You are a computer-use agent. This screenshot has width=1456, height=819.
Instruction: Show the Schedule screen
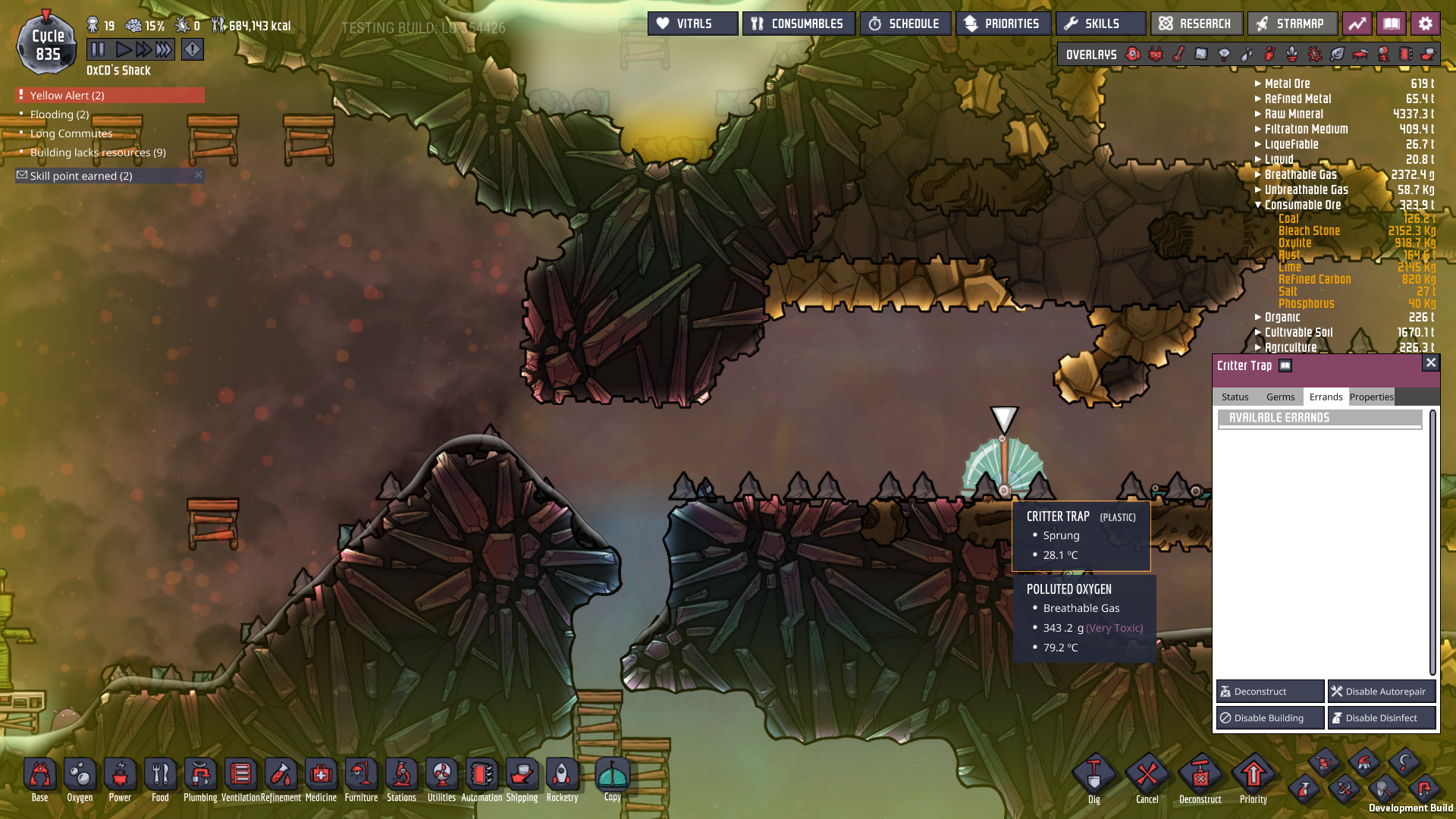(x=905, y=24)
